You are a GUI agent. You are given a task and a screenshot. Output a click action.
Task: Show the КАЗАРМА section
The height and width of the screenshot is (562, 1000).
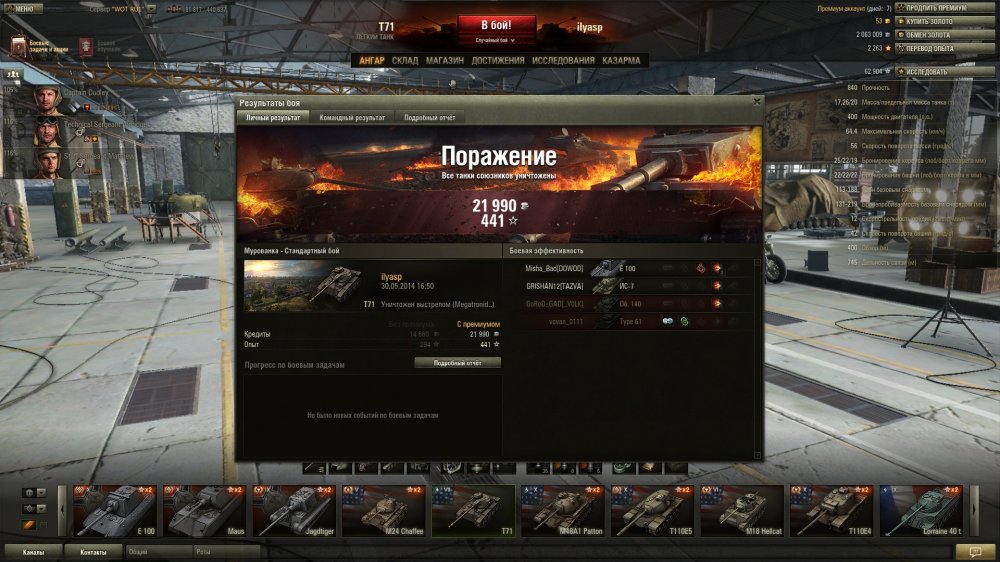[621, 60]
